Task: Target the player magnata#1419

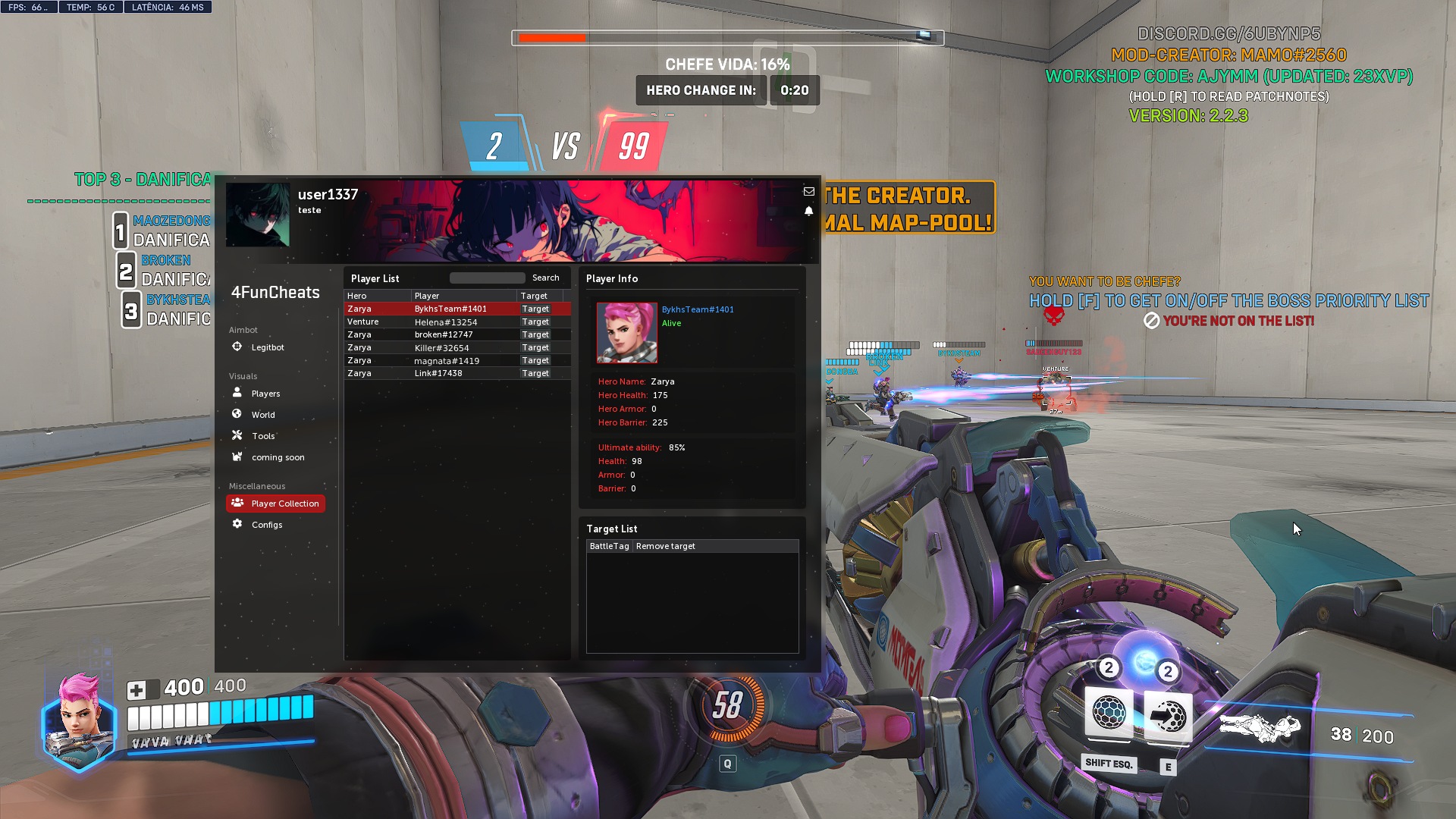Action: point(535,361)
